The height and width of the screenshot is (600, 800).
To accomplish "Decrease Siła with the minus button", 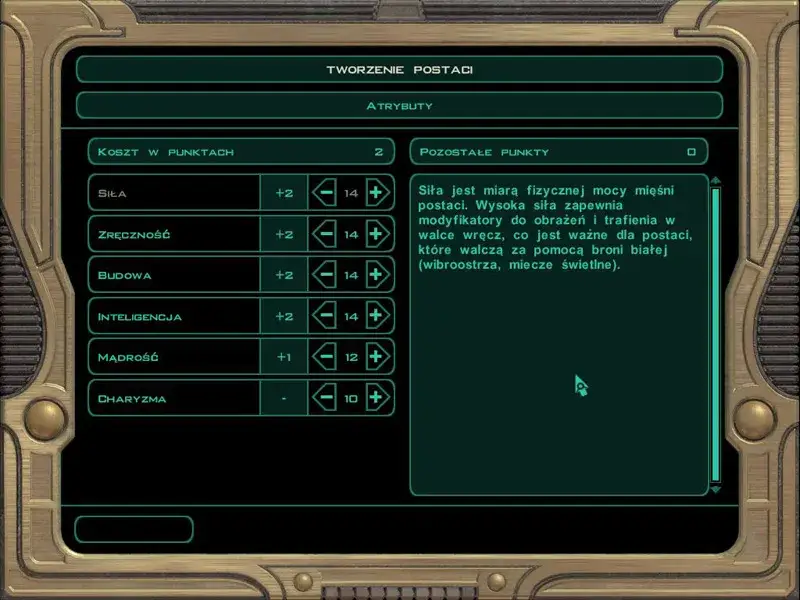I will point(324,193).
